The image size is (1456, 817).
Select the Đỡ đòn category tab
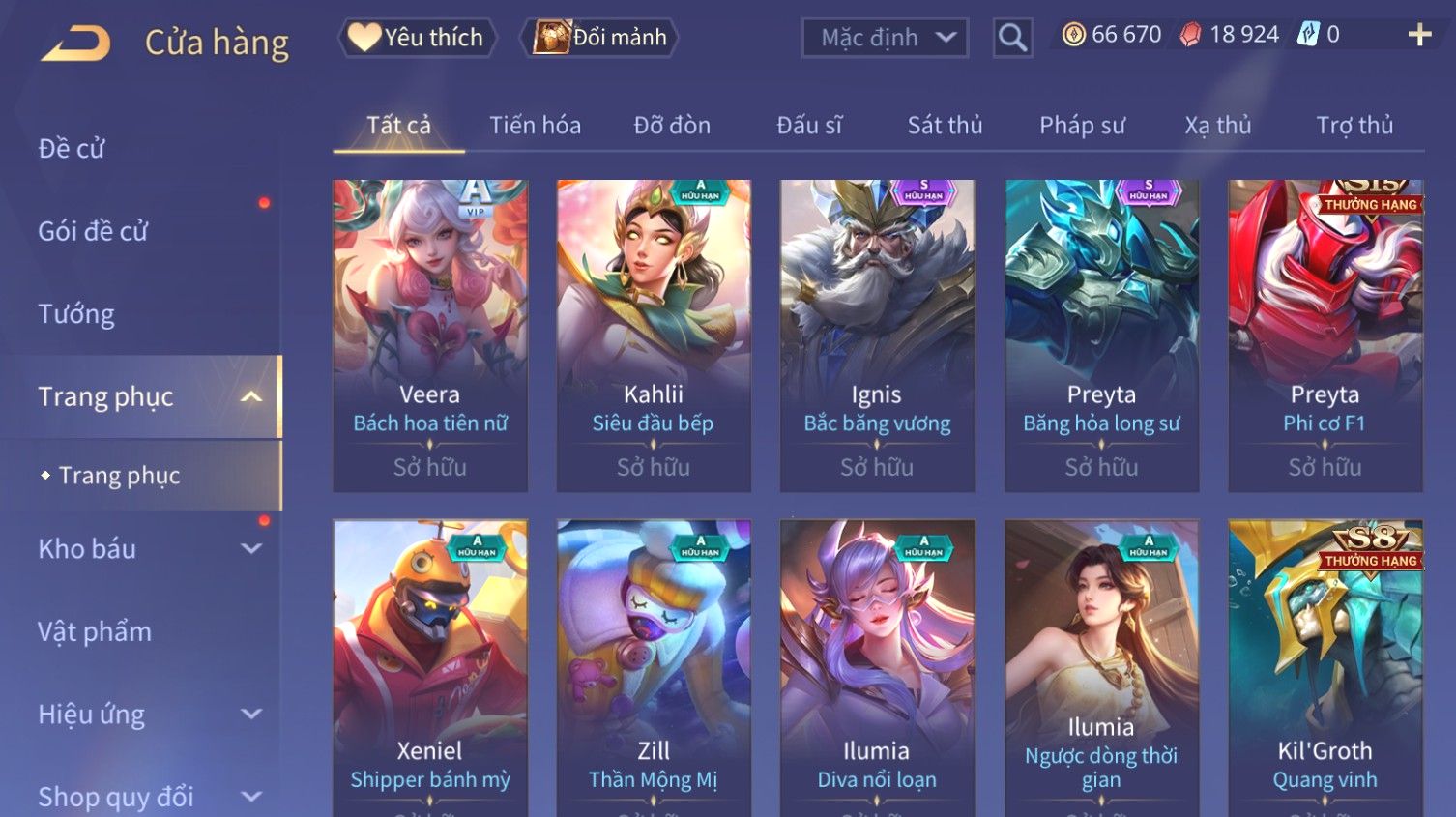coord(672,126)
